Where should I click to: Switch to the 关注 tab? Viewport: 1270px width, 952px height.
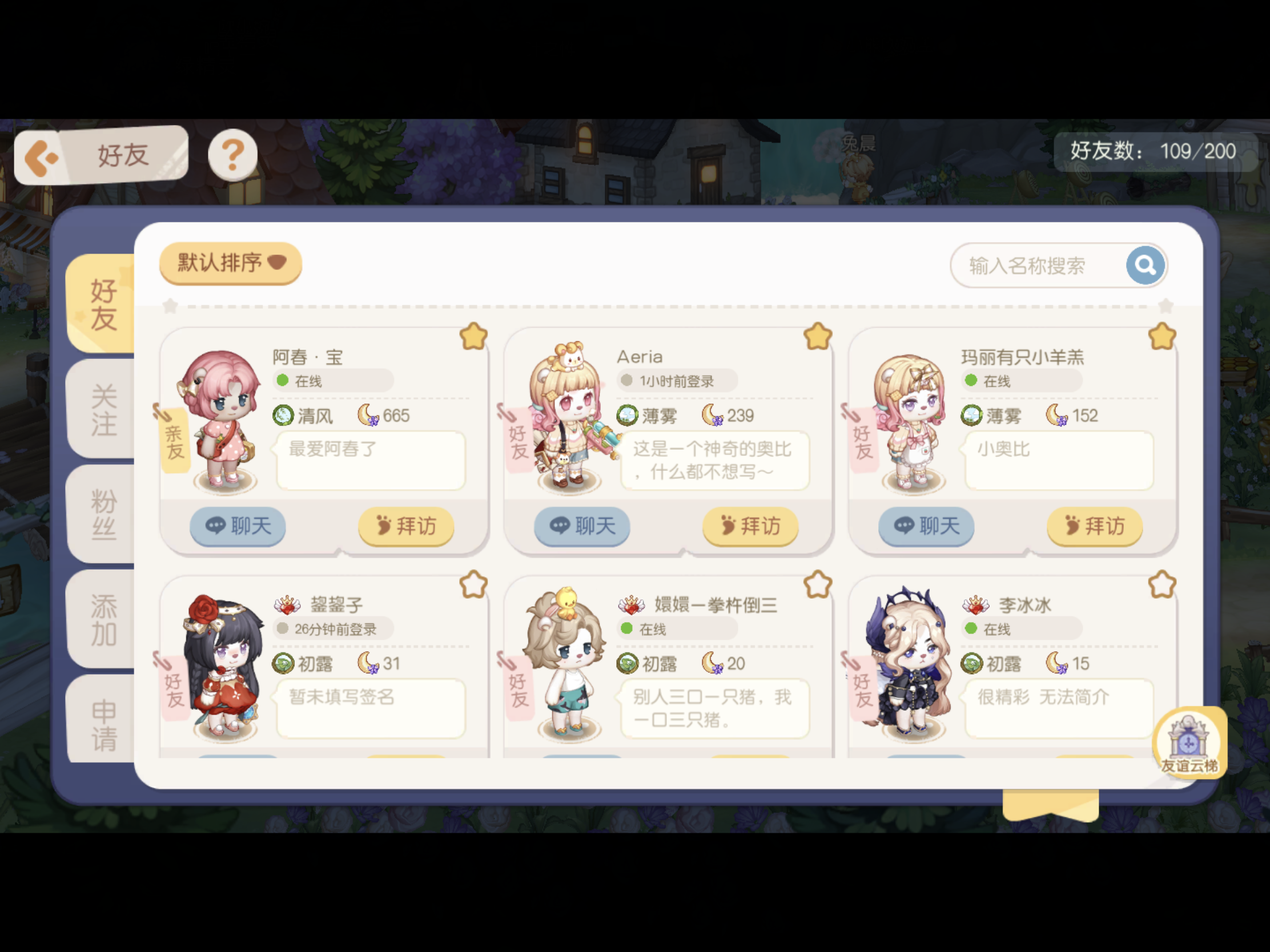coord(101,409)
